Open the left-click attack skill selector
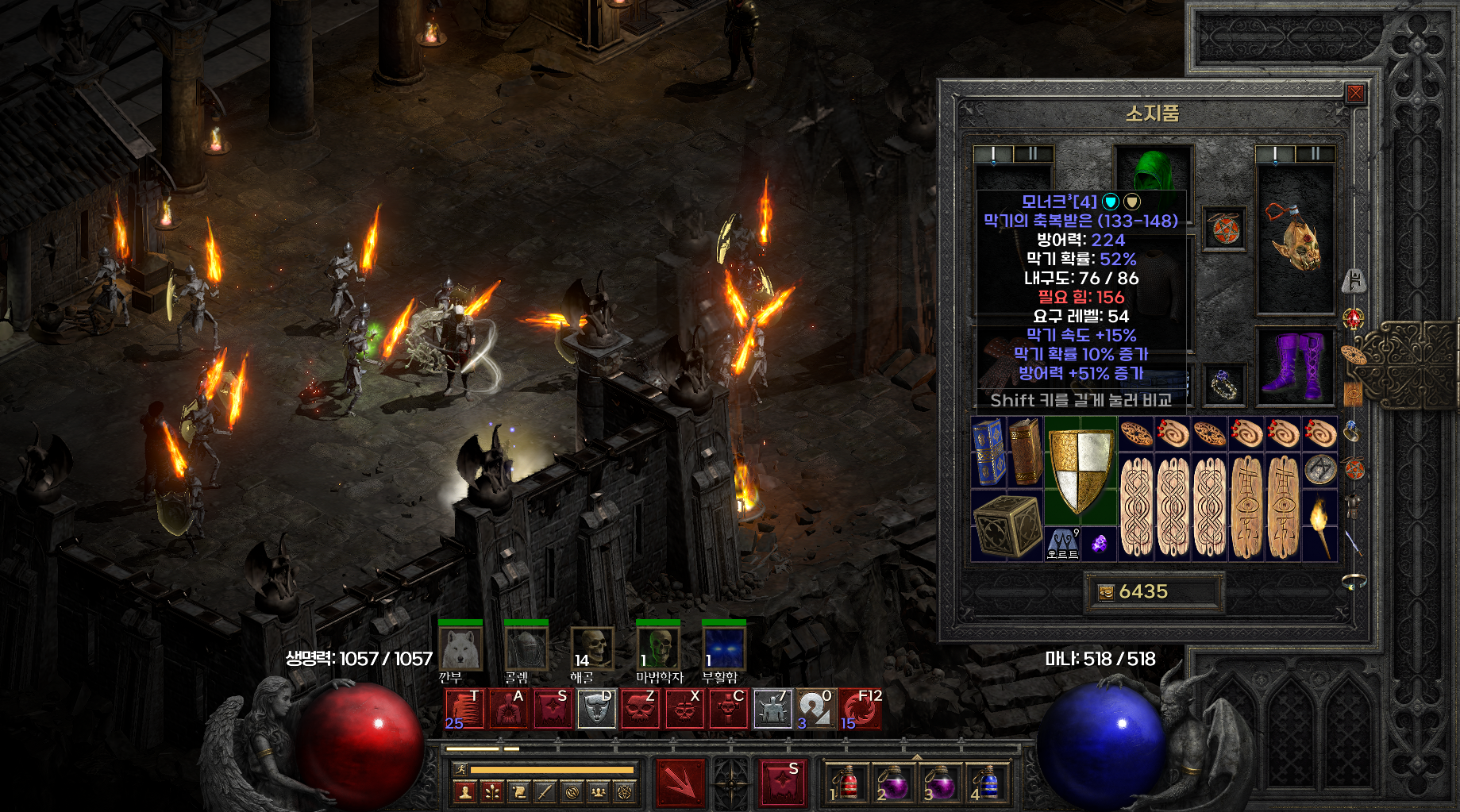Viewport: 1460px width, 812px height. pyautogui.click(x=680, y=783)
